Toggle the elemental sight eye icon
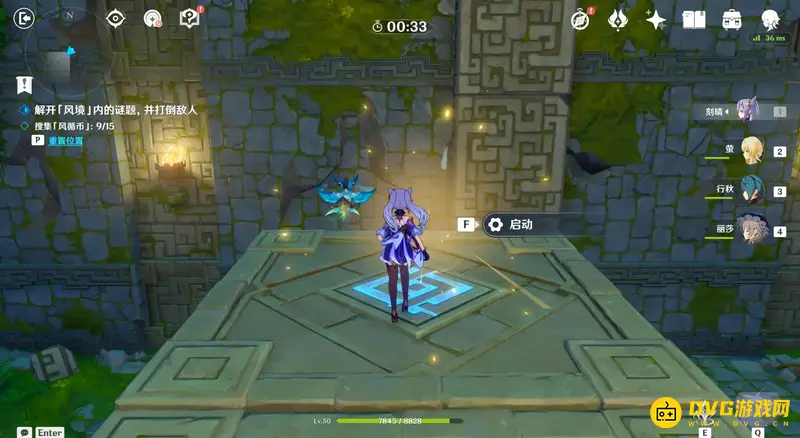Screen dimensions: 800x438 click(116, 18)
